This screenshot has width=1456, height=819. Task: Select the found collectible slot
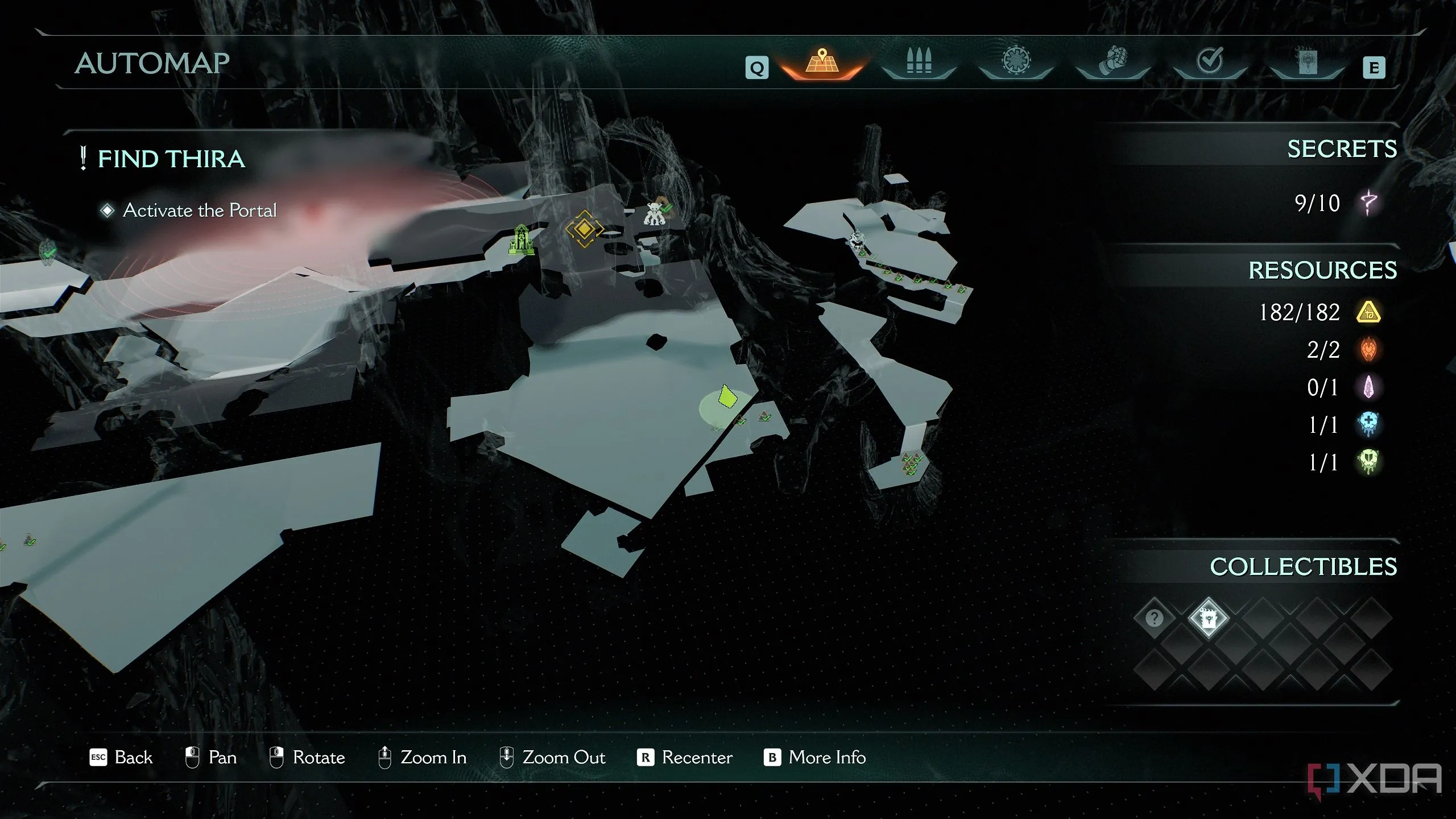pyautogui.click(x=1208, y=618)
